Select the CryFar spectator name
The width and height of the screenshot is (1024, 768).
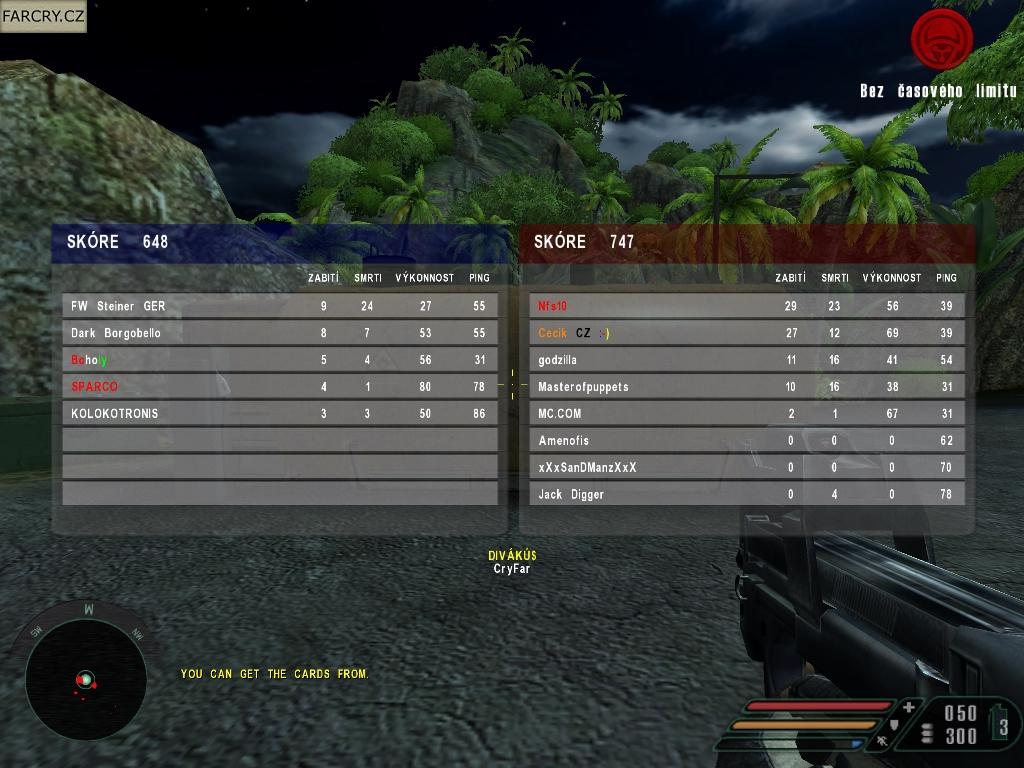point(512,569)
